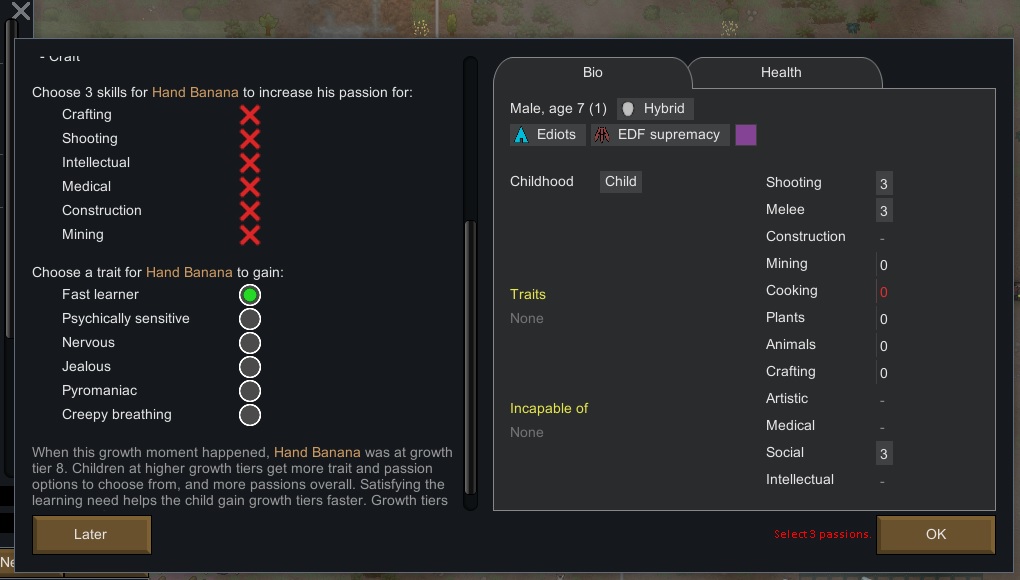Image resolution: width=1020 pixels, height=580 pixels.
Task: Toggle passion for Intellectual skill
Action: (250, 163)
